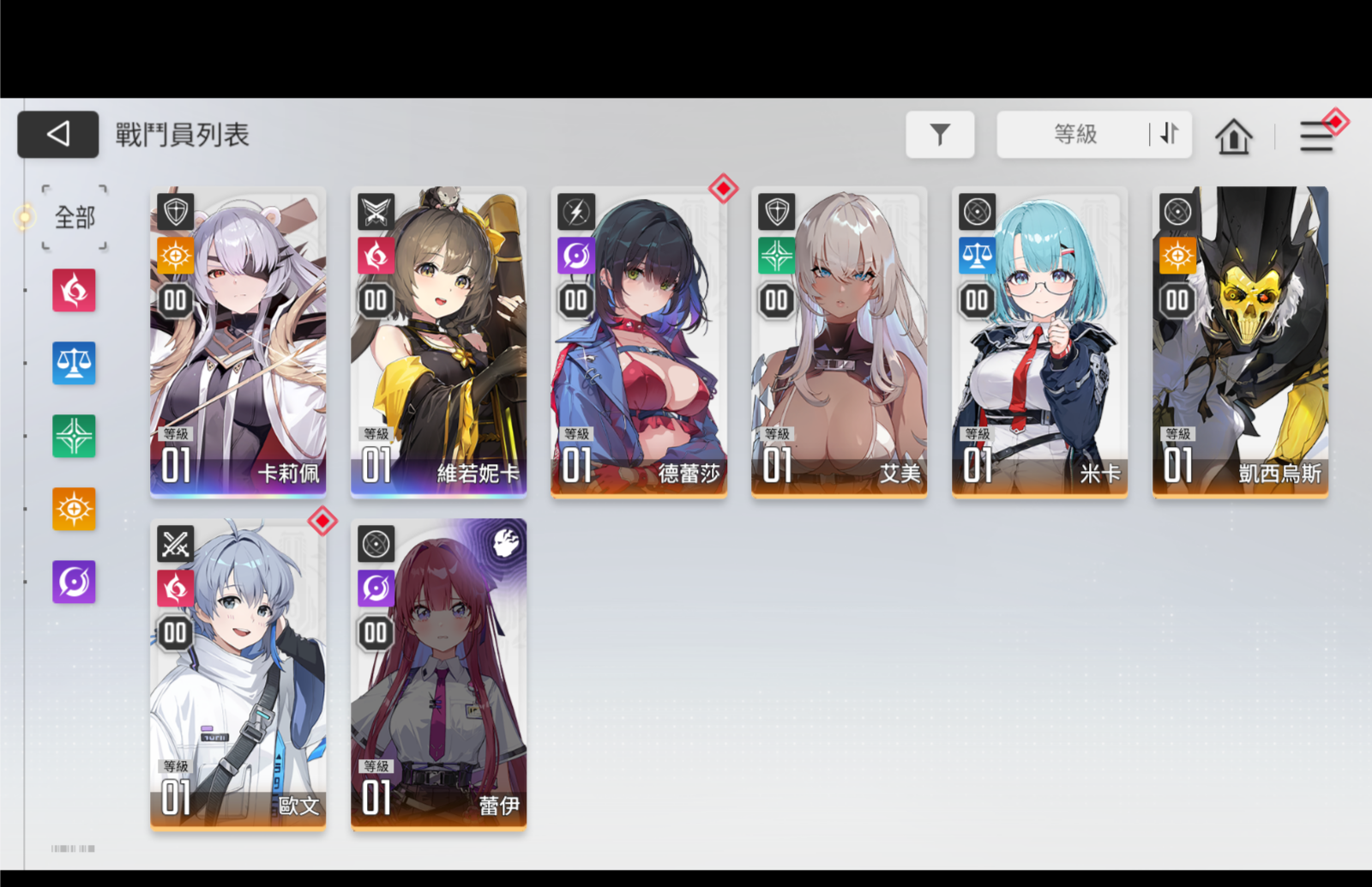1372x887 pixels.
Task: Return to the home screen
Action: (x=1233, y=136)
